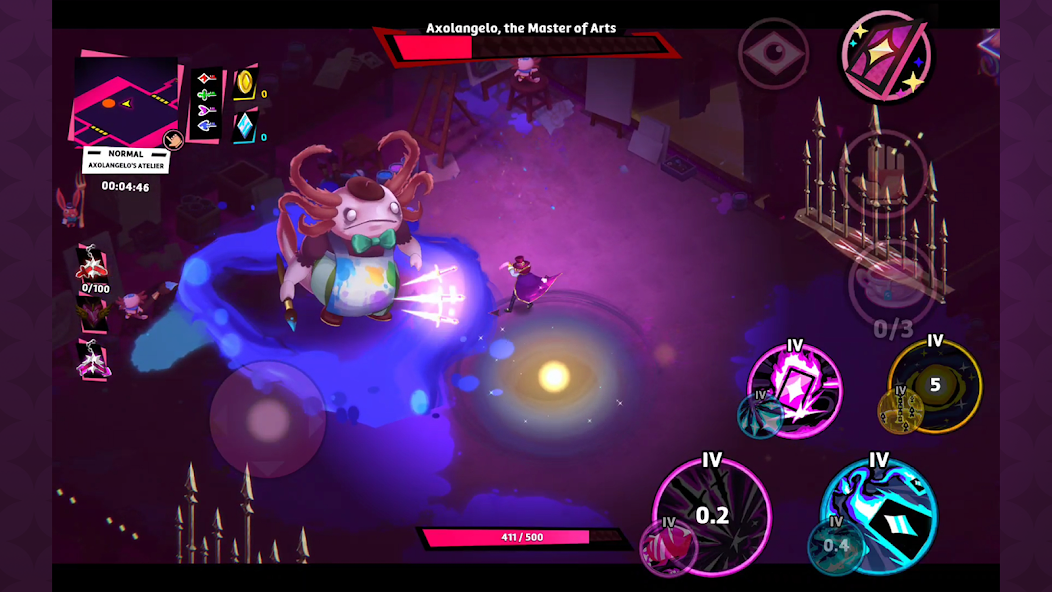Tap the hand icon on the minimap corner
Screen dimensions: 1052x592
172,140
